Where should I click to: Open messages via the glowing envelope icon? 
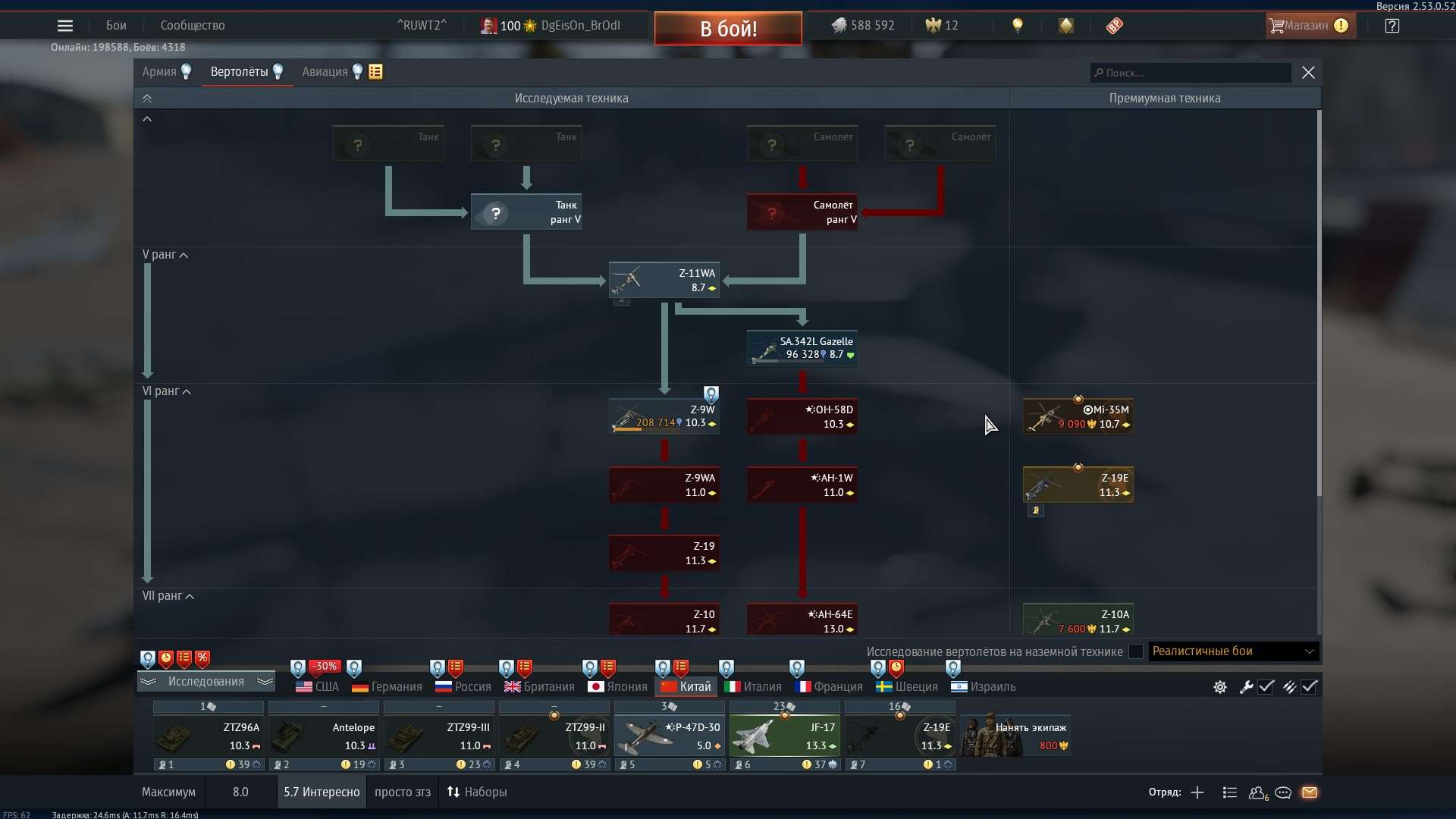point(1310,792)
